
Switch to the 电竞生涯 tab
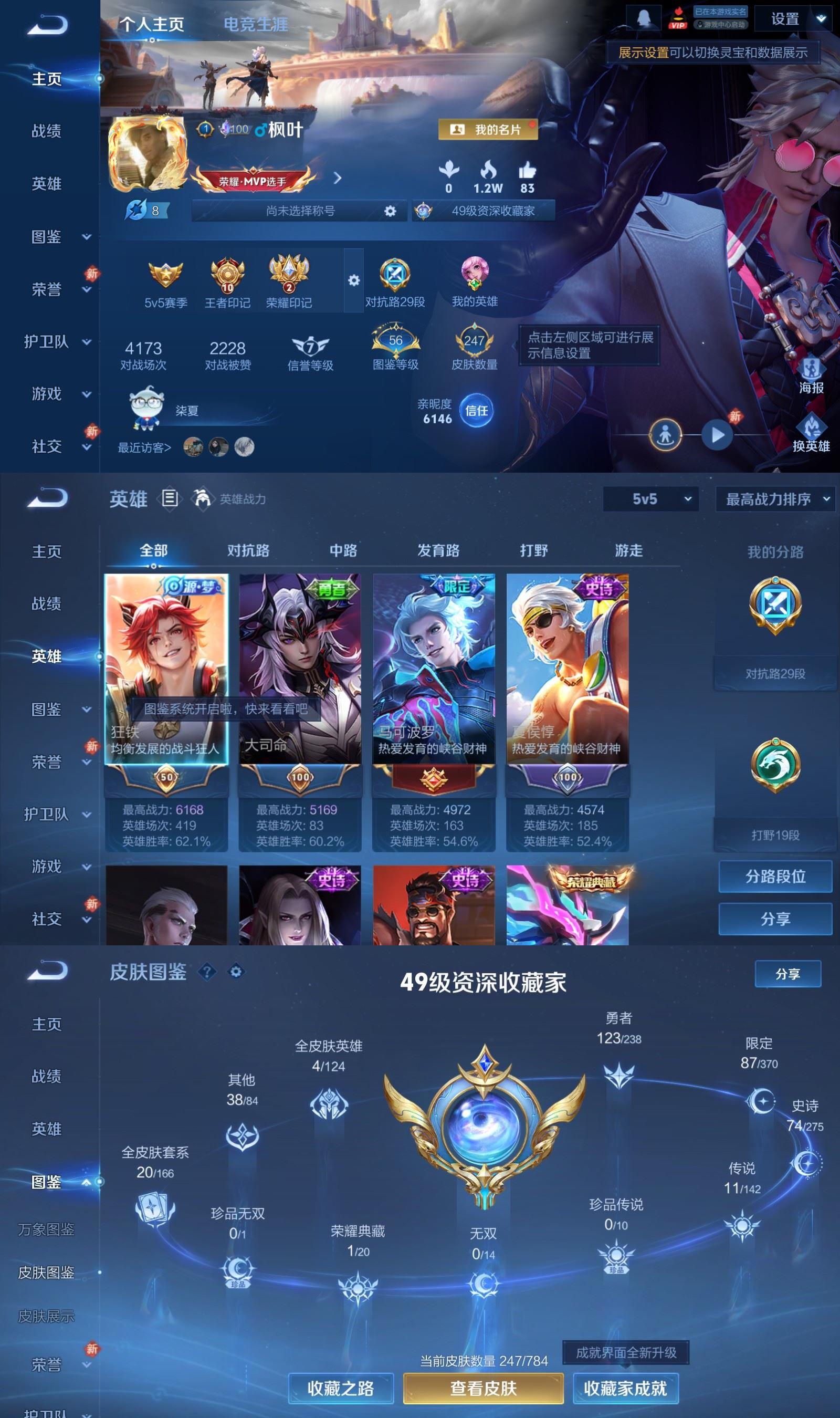[x=256, y=25]
